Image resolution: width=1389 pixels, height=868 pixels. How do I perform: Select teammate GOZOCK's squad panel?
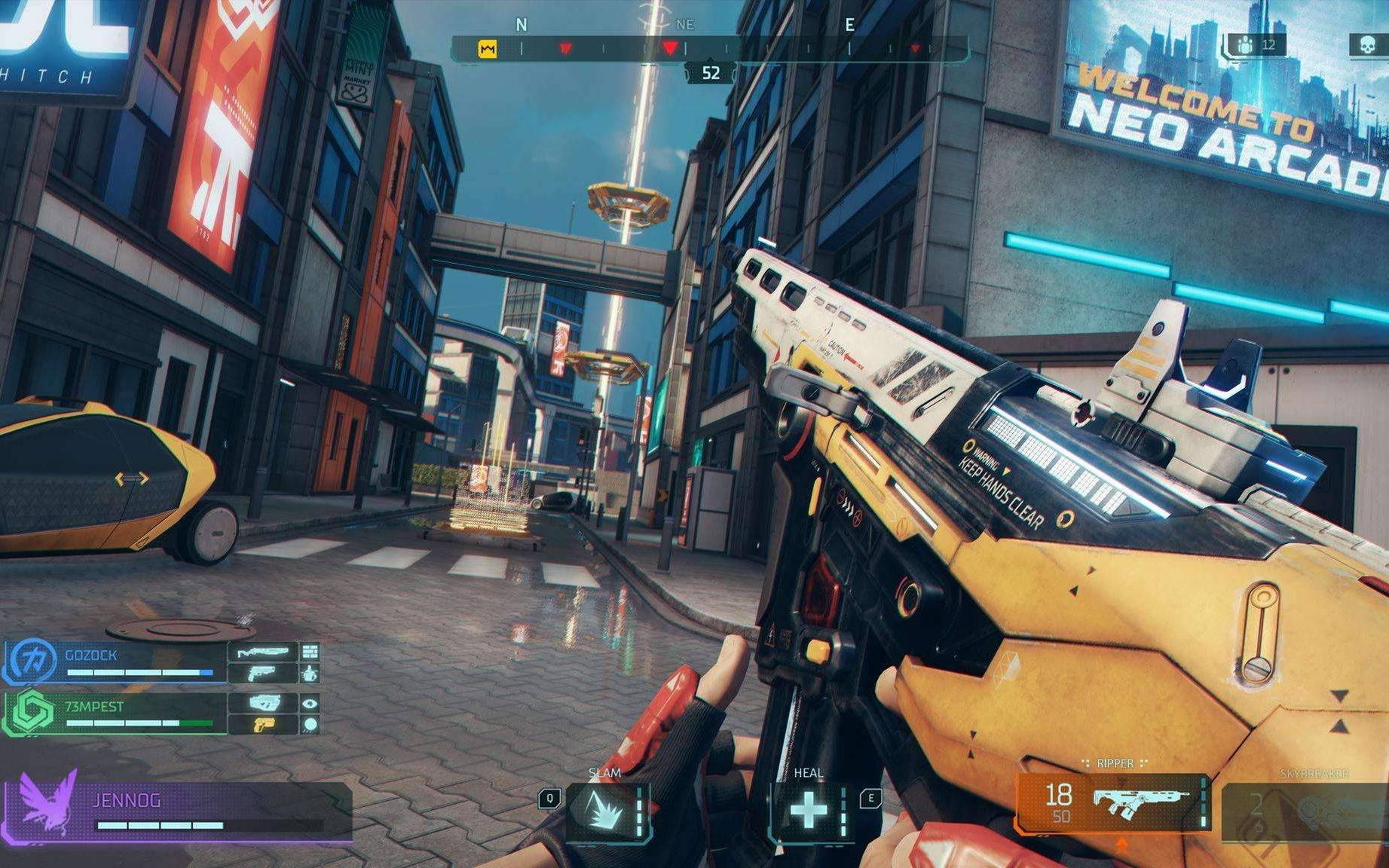pos(117,662)
